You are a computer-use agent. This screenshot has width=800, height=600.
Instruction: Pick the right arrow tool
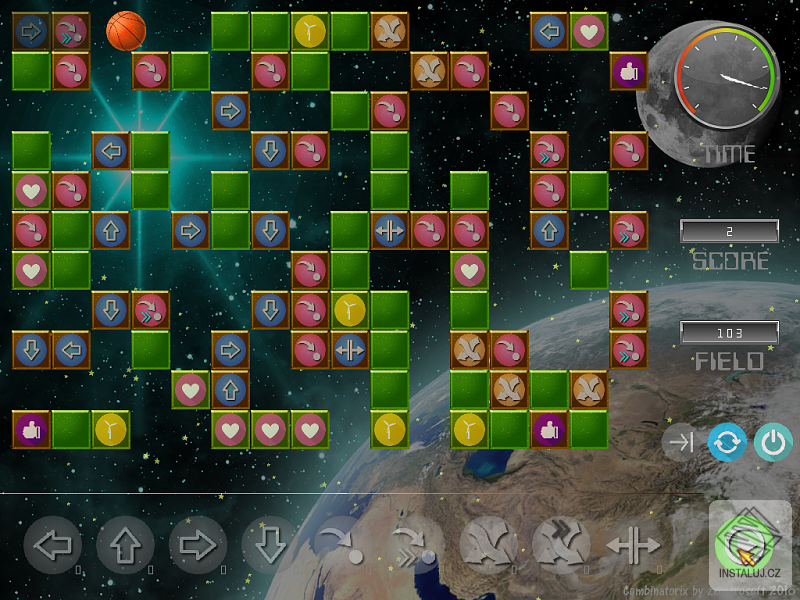coord(198,546)
